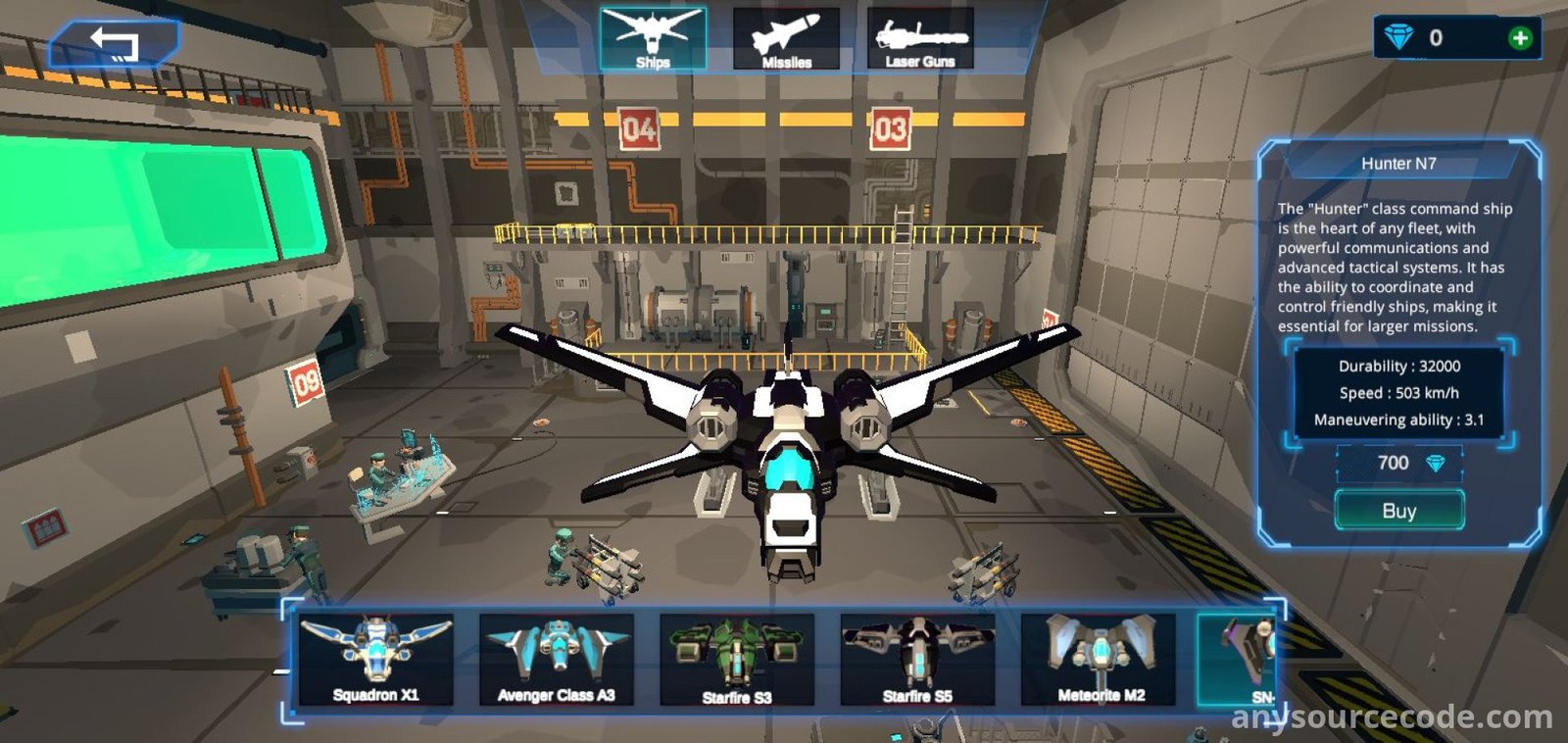Add gems with the green plus button
This screenshot has height=743, width=1568.
point(1520,38)
